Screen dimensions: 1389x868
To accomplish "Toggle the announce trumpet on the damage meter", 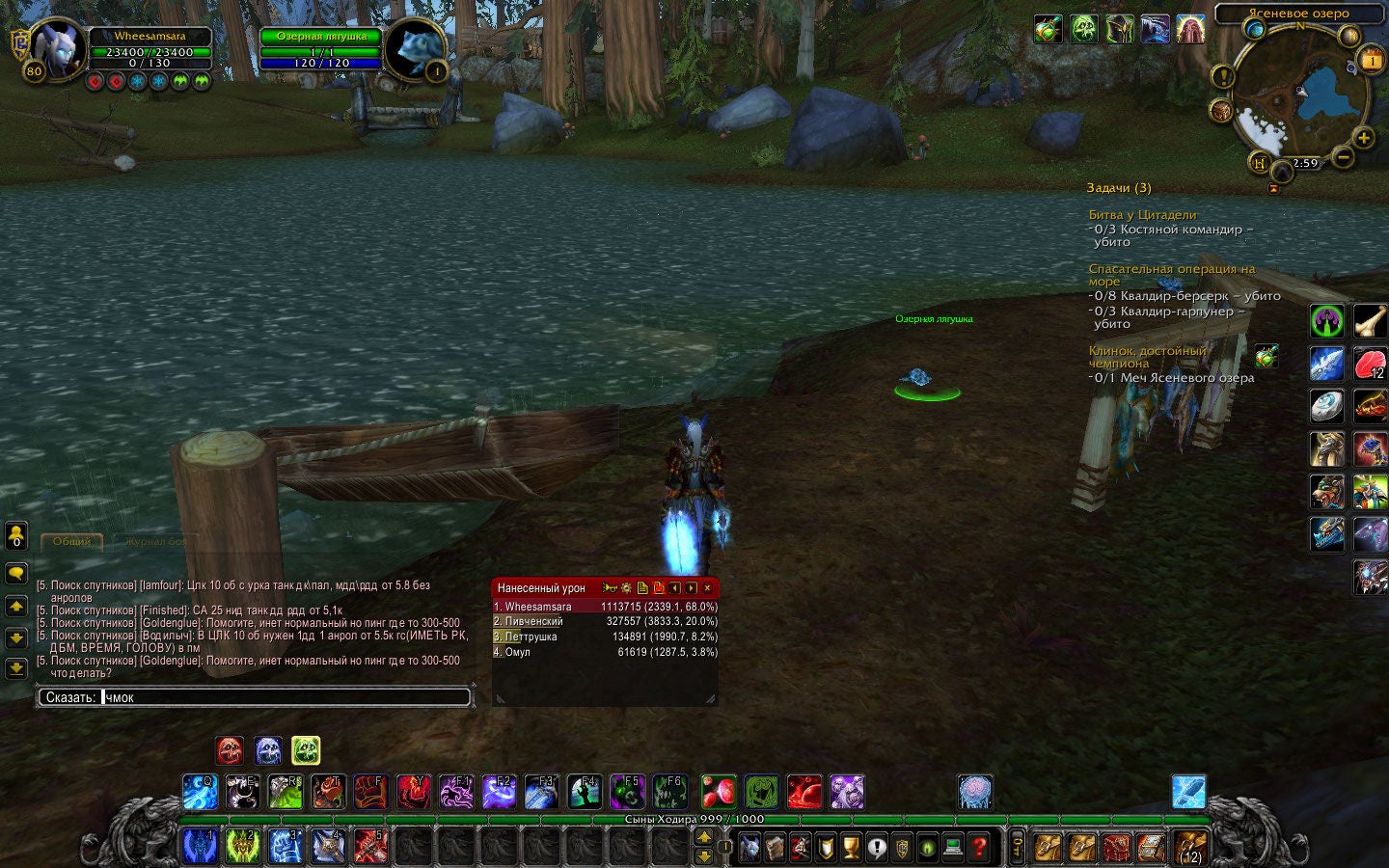I will tap(610, 587).
